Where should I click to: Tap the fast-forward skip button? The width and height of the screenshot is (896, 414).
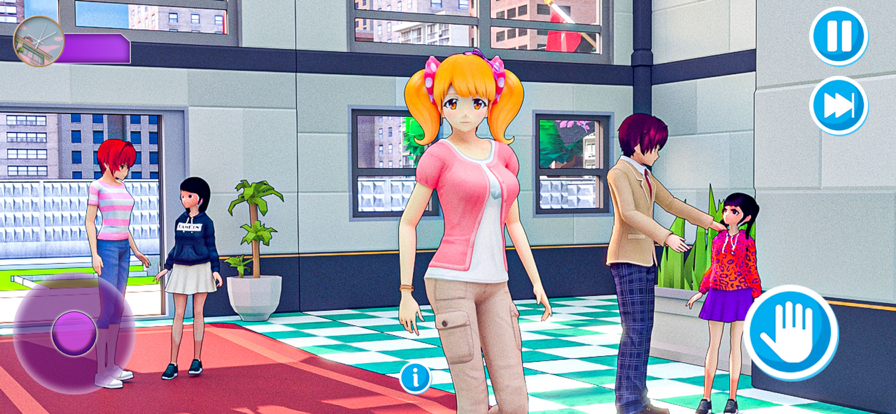pos(838,106)
